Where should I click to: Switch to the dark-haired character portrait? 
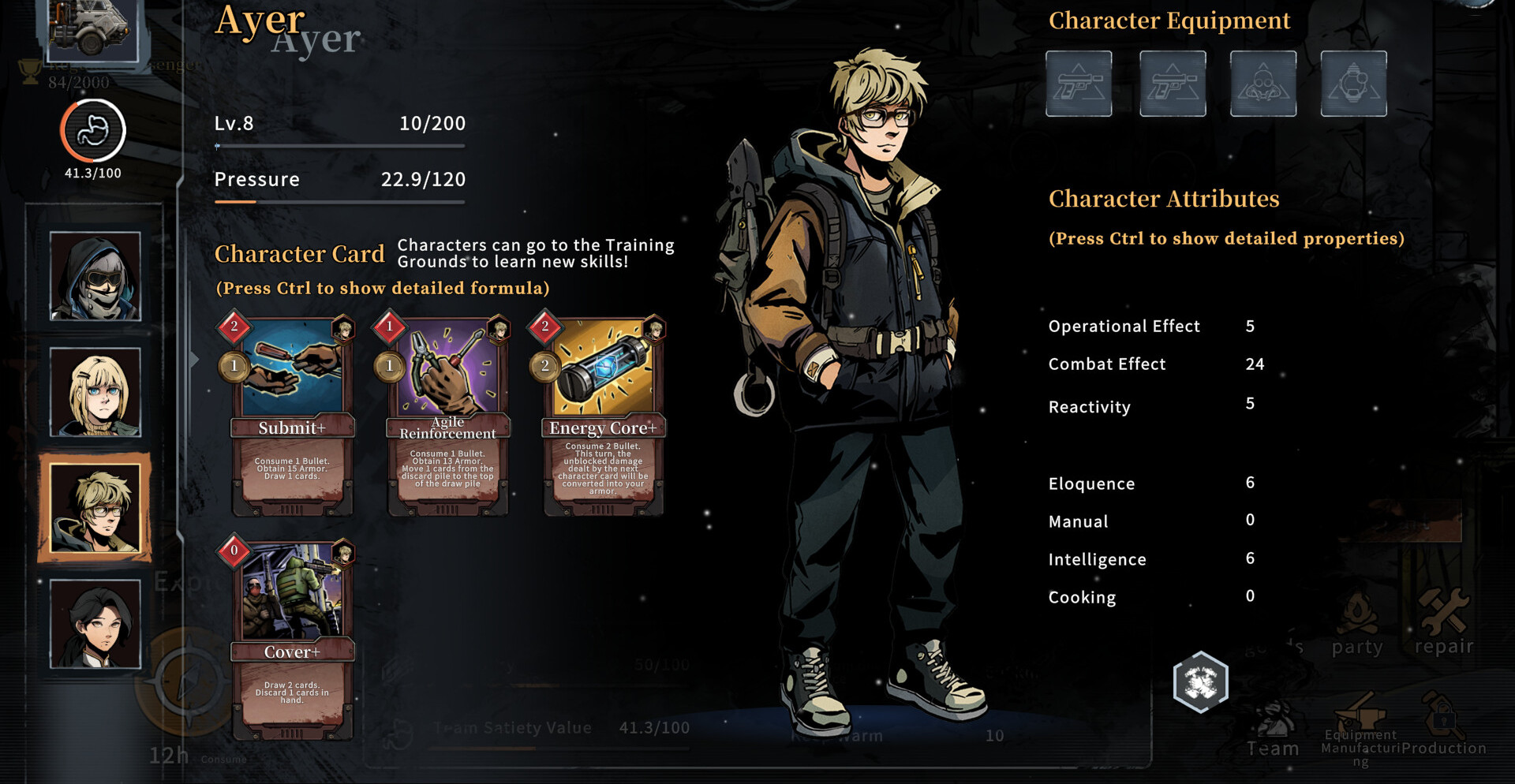point(95,624)
